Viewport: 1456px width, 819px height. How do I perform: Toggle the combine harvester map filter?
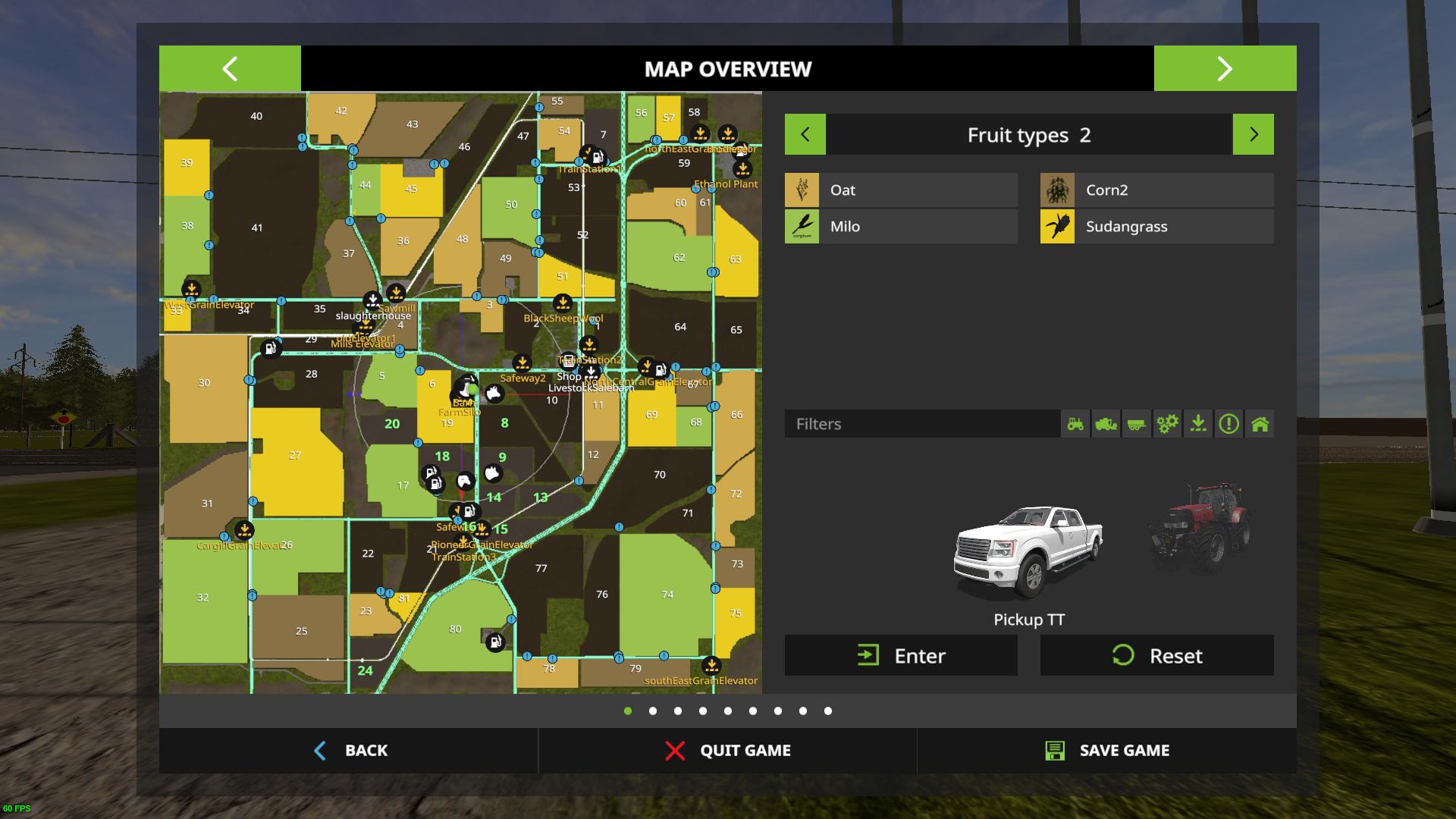pos(1106,424)
